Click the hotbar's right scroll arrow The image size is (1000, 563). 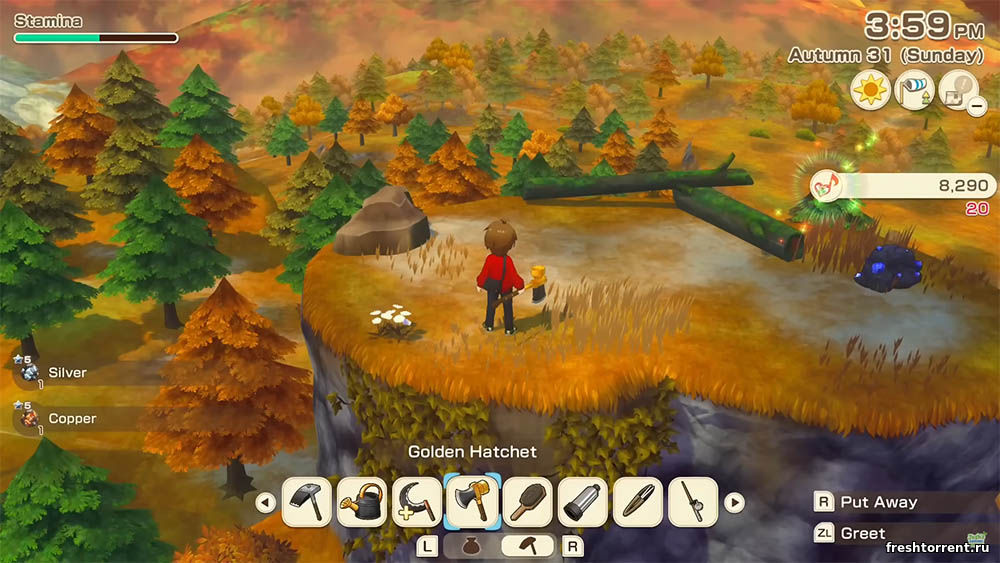pos(735,502)
